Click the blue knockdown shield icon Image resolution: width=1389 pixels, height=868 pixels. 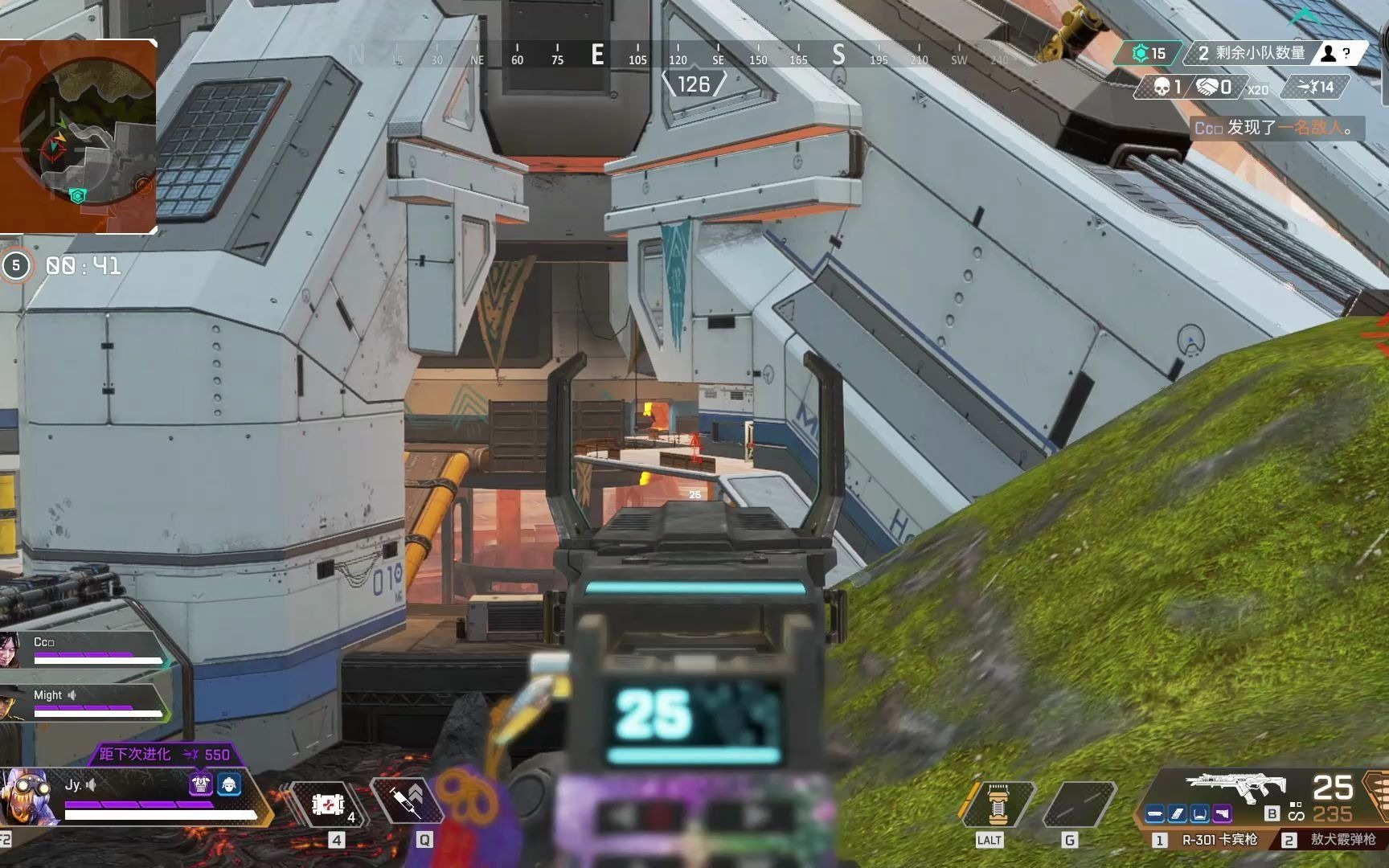[x=229, y=783]
